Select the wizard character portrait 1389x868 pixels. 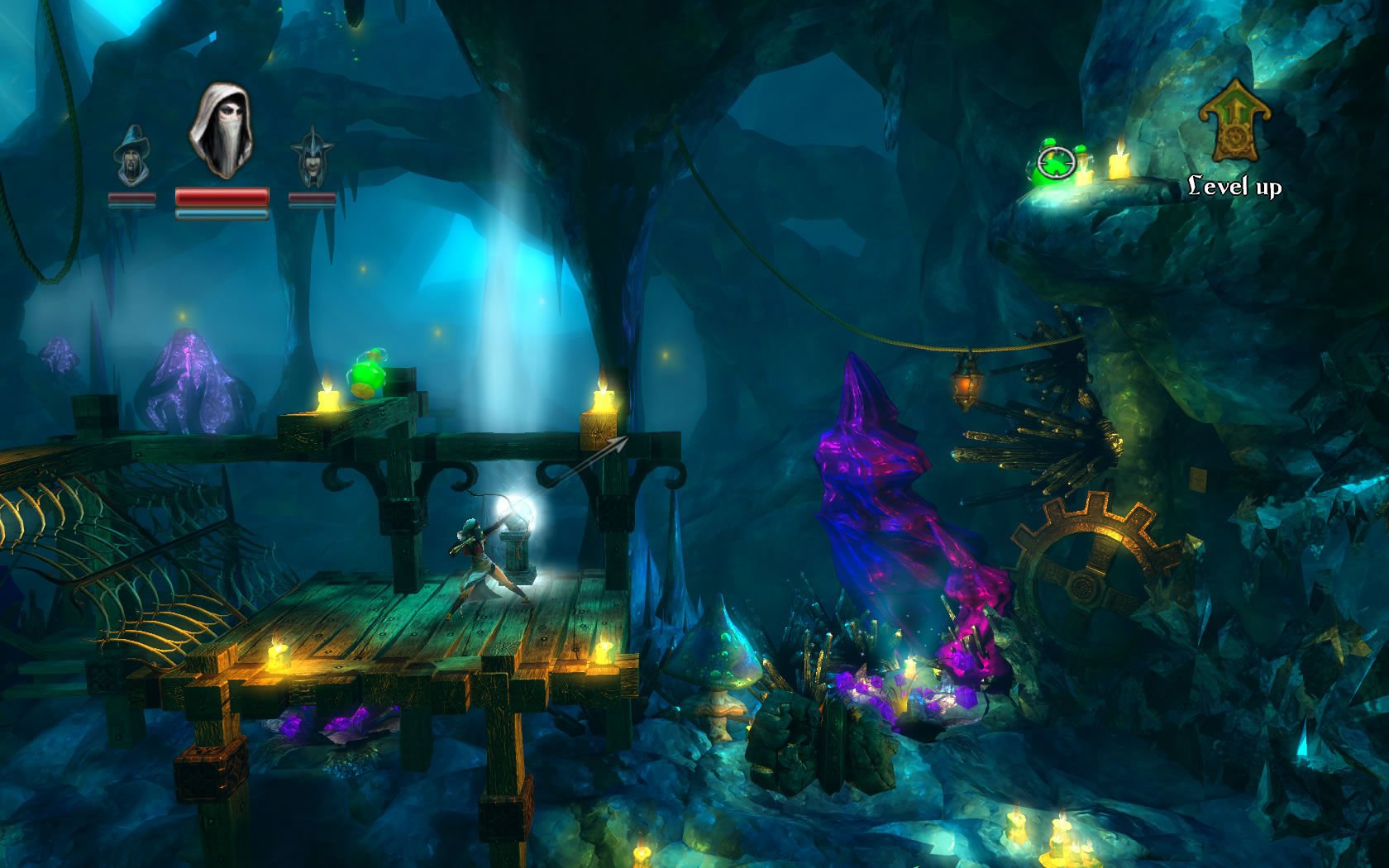pyautogui.click(x=131, y=156)
